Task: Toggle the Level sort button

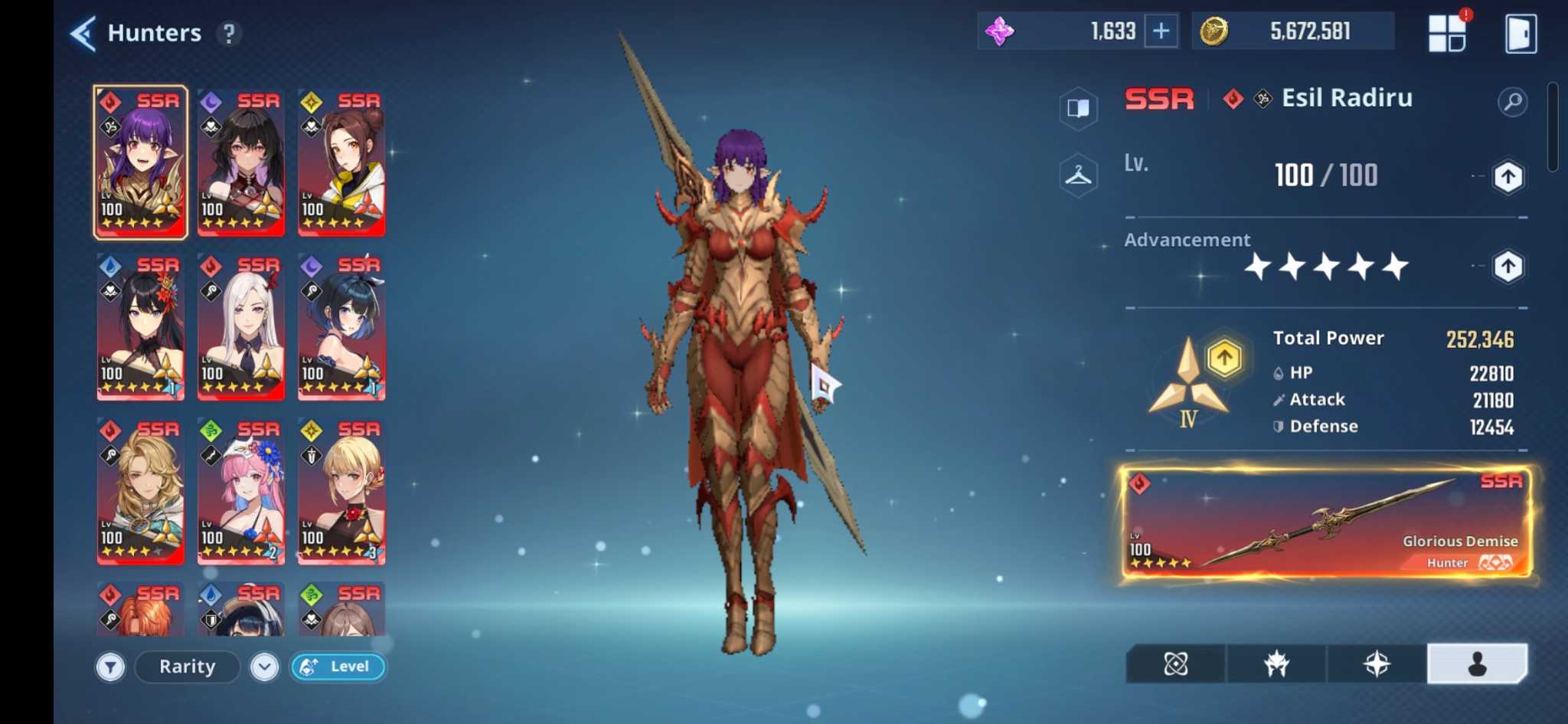Action: 338,667
